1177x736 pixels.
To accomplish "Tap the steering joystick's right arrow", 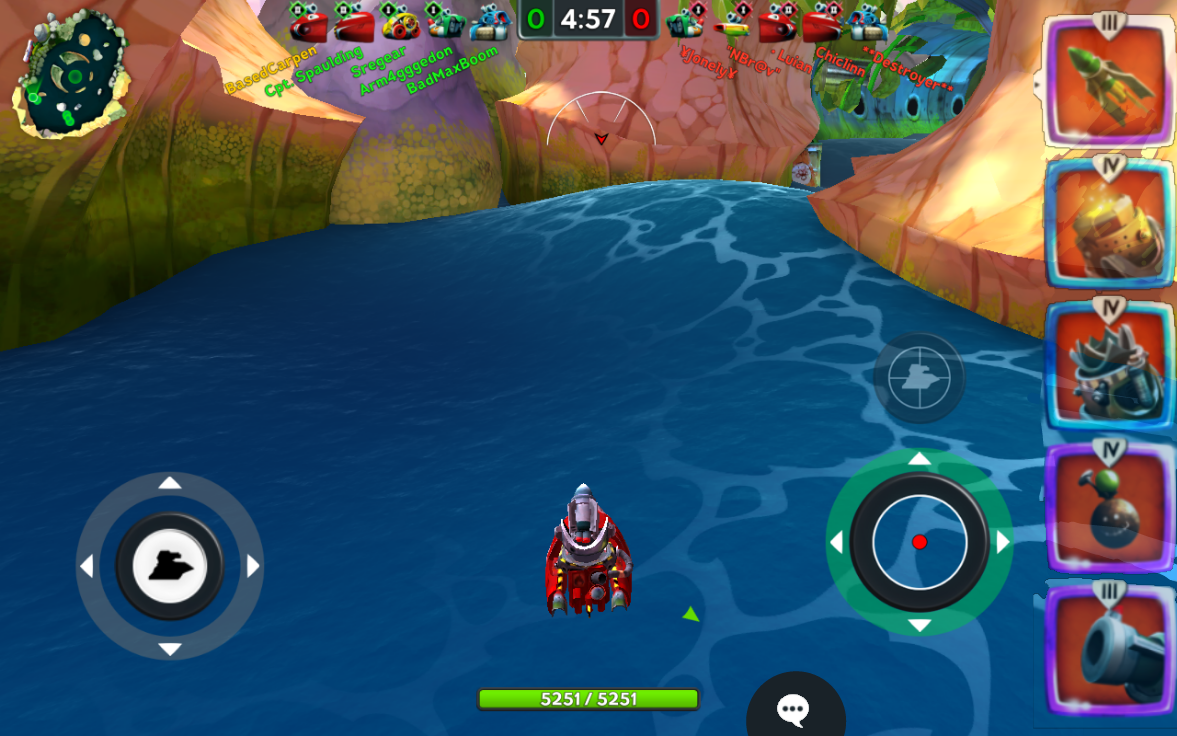I will pyautogui.click(x=253, y=567).
